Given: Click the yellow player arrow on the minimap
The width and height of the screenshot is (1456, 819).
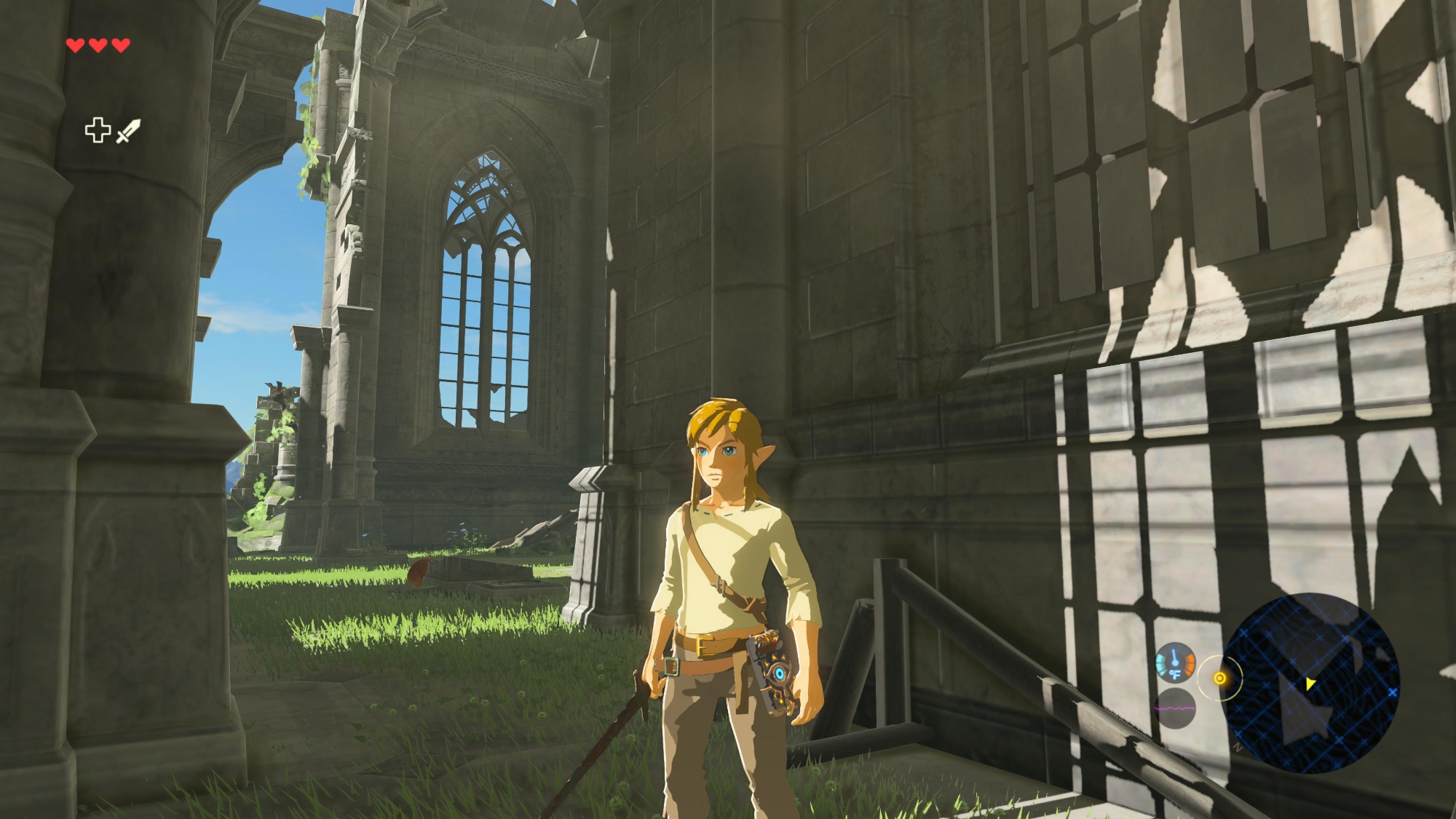Looking at the screenshot, I should 1310,684.
